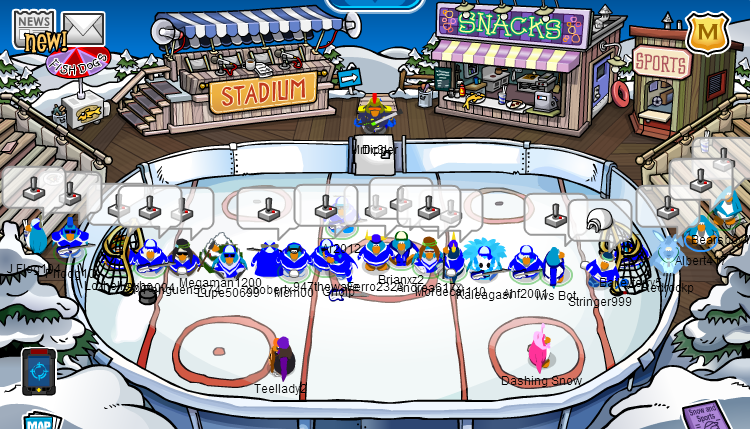
Task: Check mail via the envelope icon
Action: [83, 29]
